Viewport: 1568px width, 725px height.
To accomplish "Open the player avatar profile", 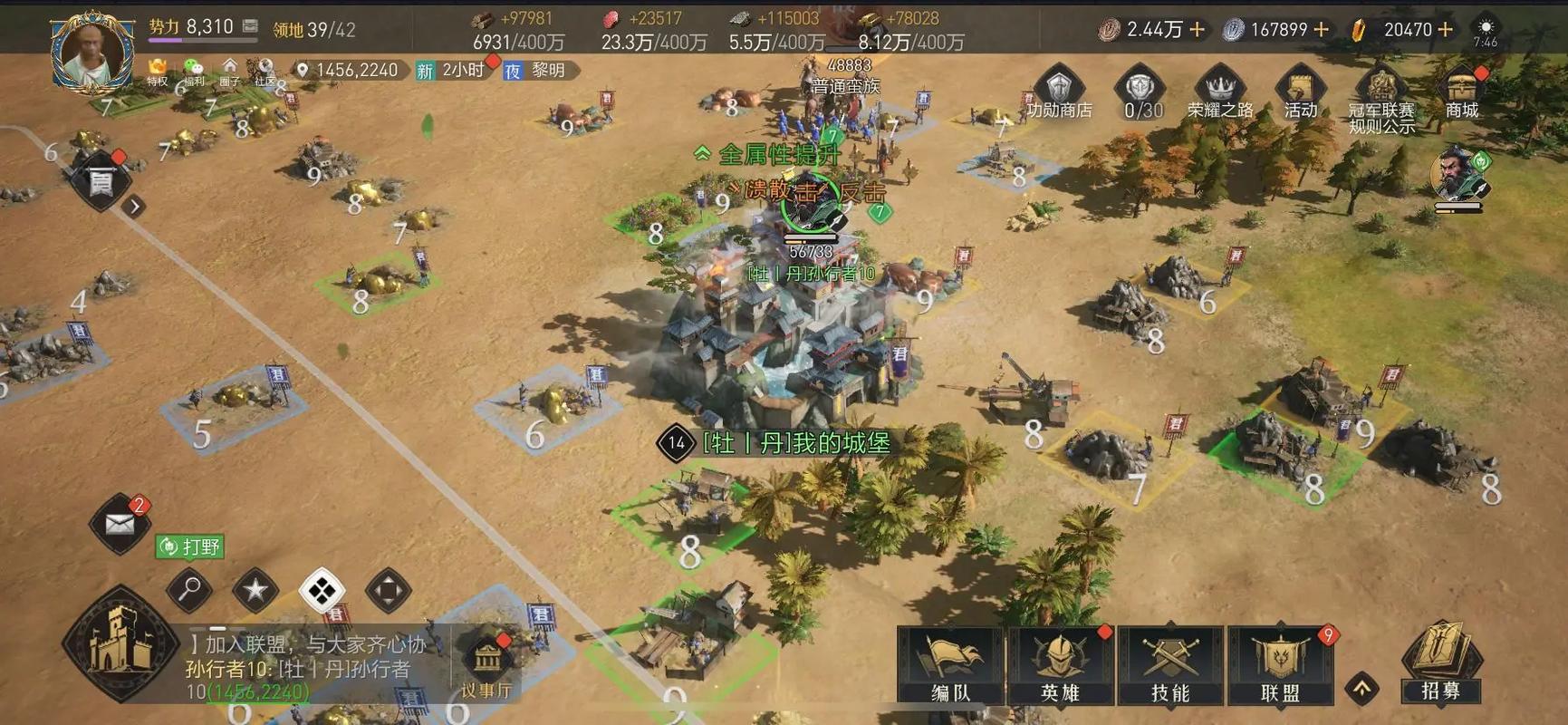I will [x=91, y=51].
